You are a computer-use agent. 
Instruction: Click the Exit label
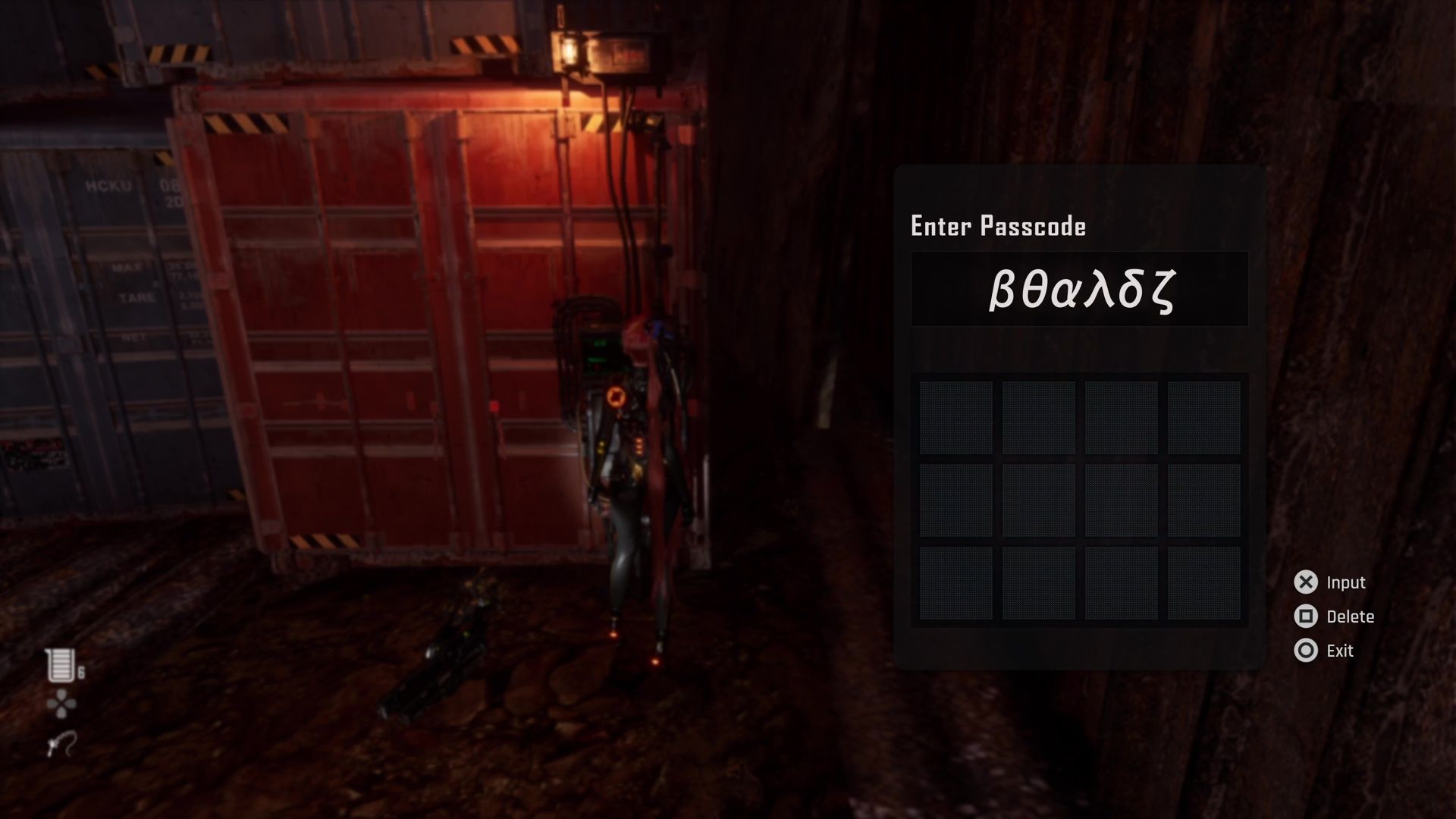pyautogui.click(x=1340, y=650)
